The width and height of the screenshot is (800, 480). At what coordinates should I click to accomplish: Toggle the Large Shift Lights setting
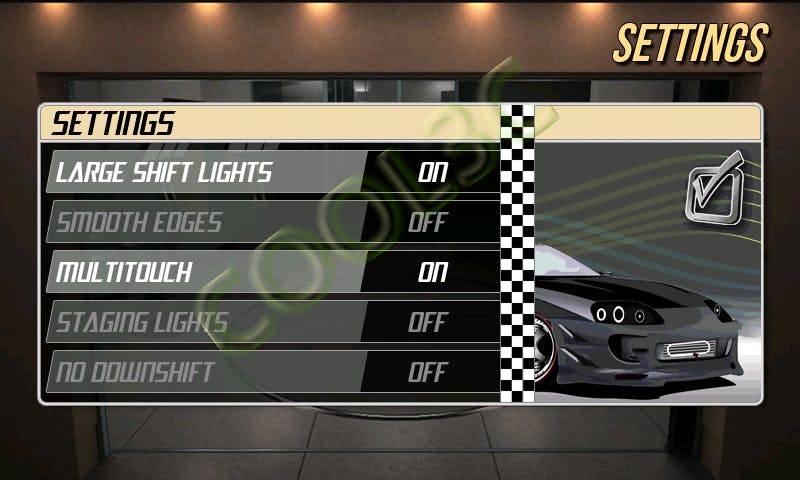pyautogui.click(x=432, y=172)
